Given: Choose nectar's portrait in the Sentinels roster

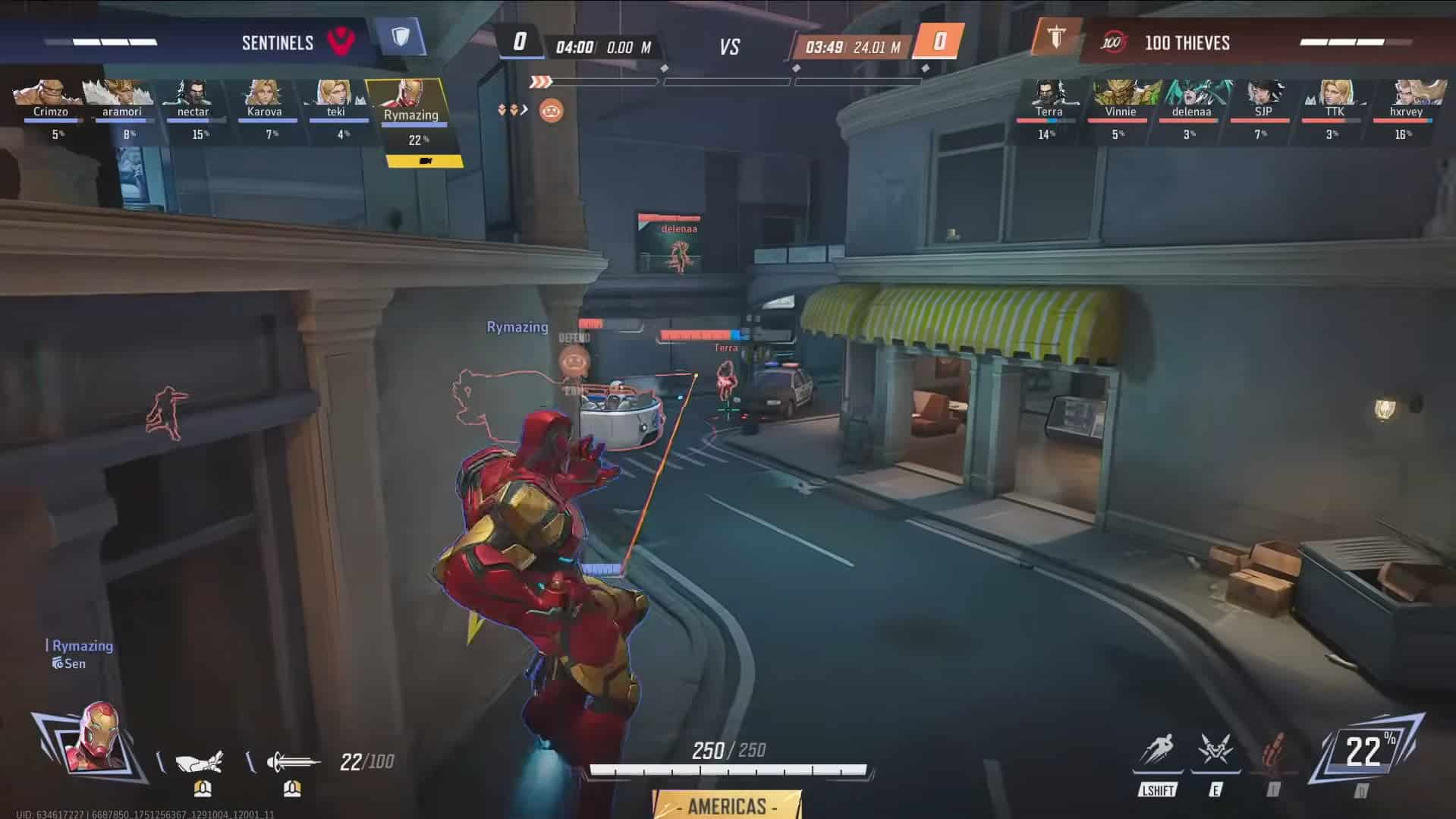Looking at the screenshot, I should 193,93.
